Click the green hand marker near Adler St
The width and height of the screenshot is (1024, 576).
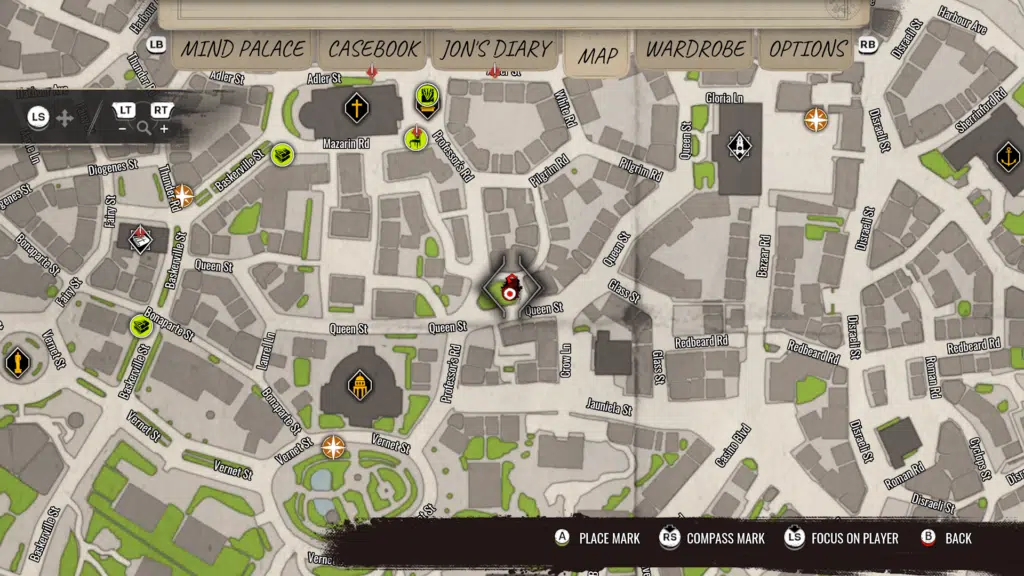[427, 98]
